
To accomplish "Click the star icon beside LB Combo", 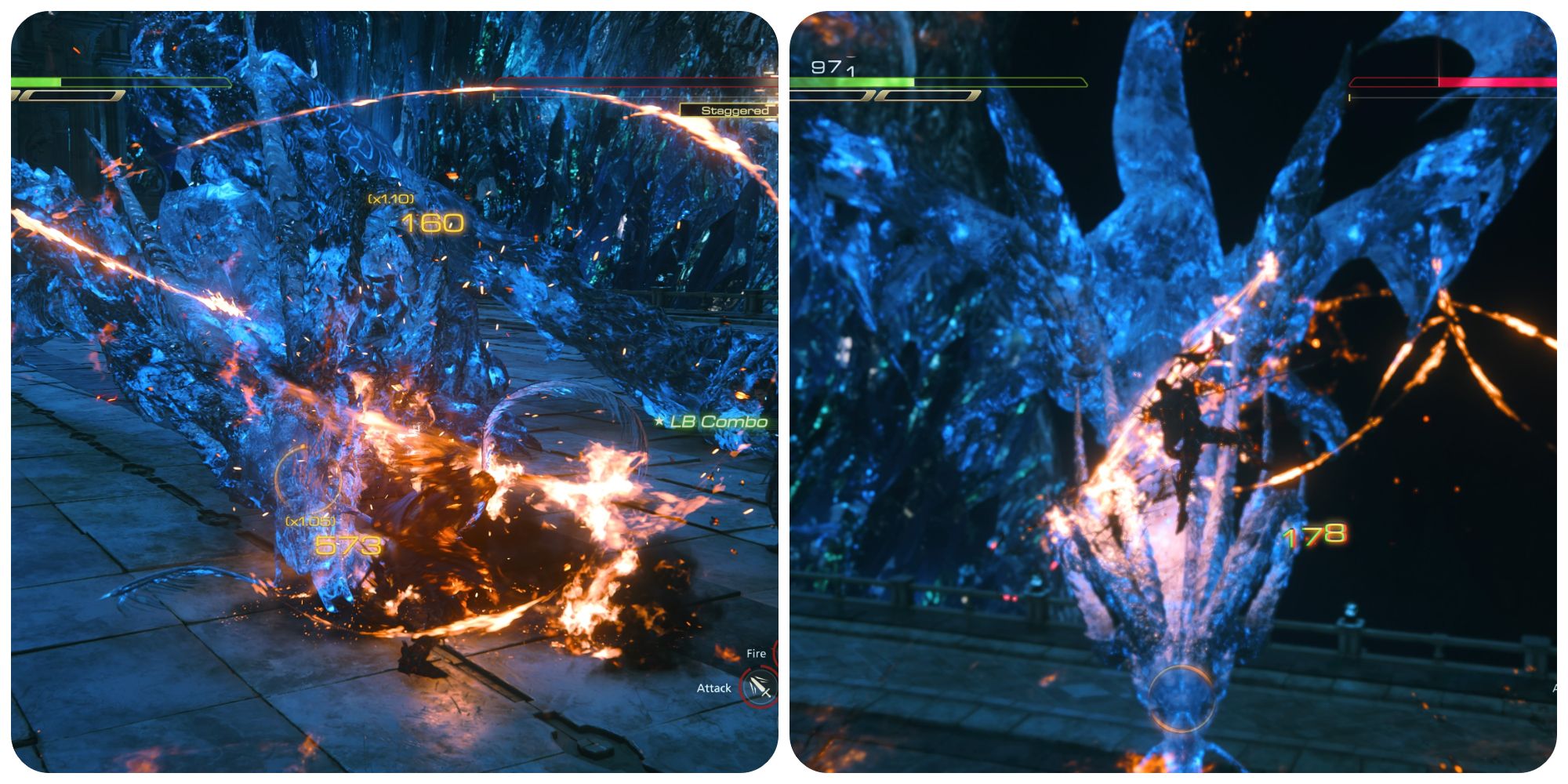I will pyautogui.click(x=660, y=421).
